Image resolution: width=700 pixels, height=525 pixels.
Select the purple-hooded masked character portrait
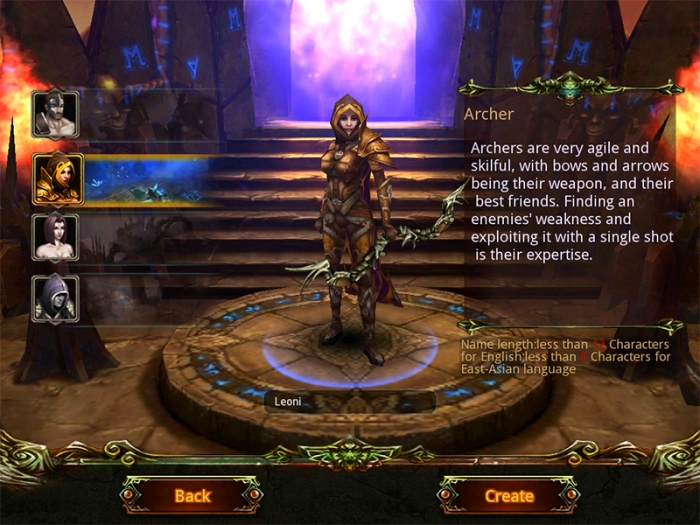[x=54, y=297]
